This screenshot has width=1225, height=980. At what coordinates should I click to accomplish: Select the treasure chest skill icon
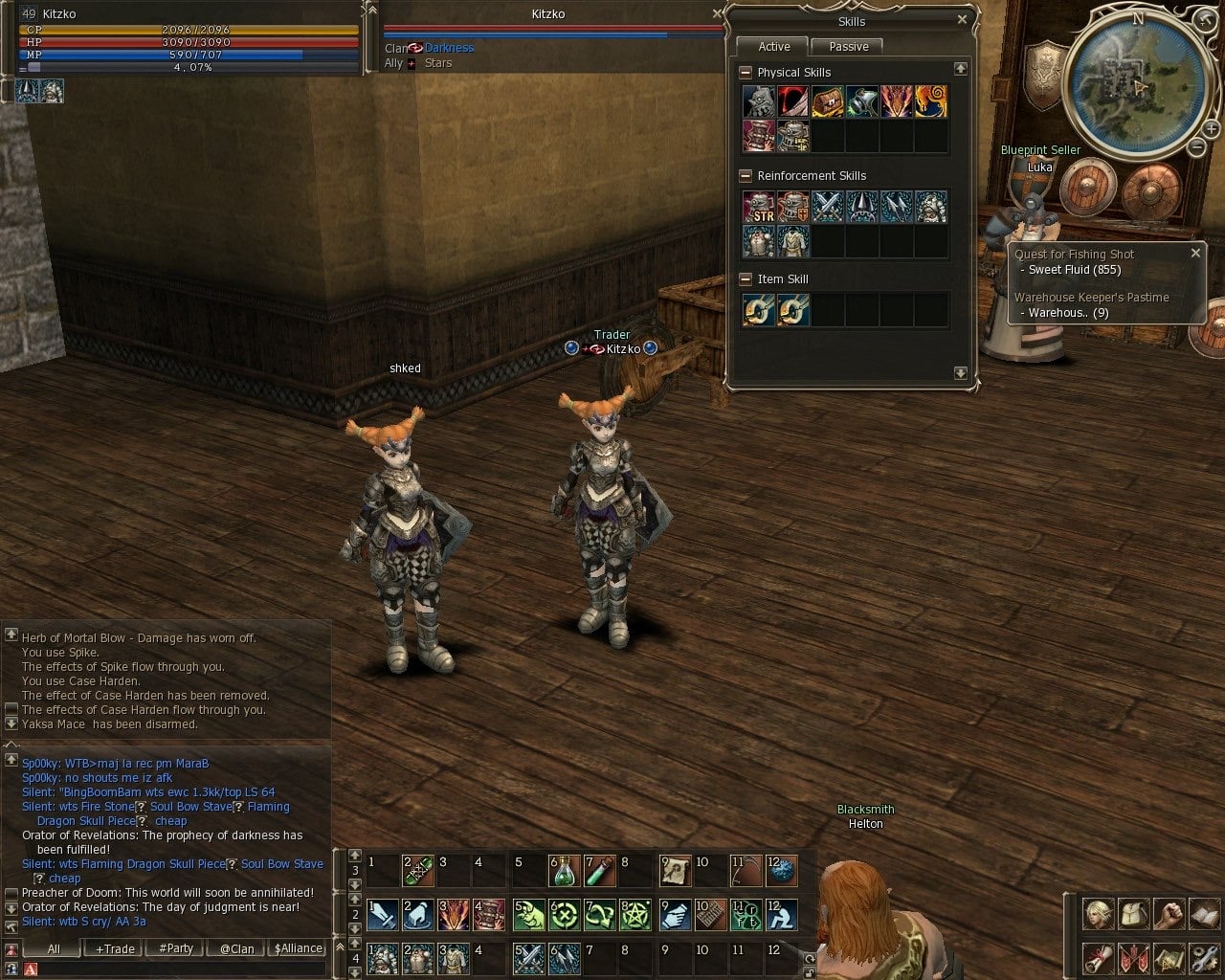[827, 101]
